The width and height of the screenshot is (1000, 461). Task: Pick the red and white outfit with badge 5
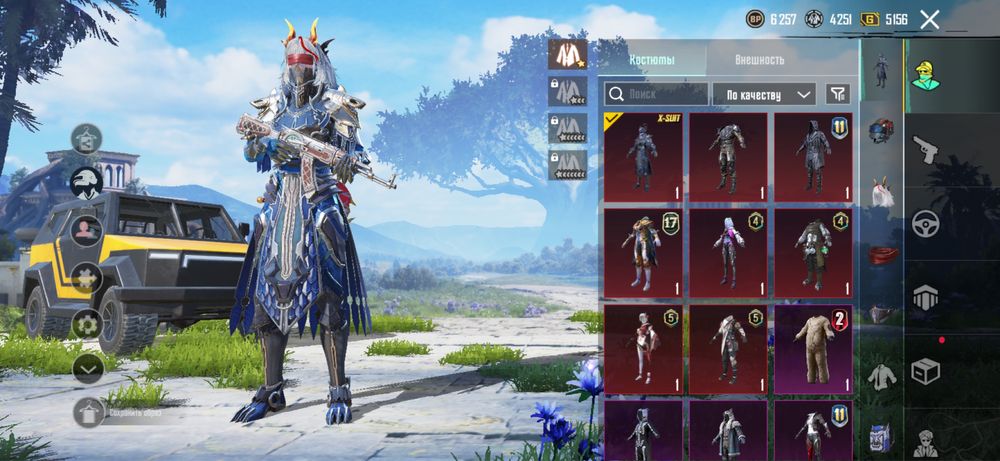coord(642,348)
